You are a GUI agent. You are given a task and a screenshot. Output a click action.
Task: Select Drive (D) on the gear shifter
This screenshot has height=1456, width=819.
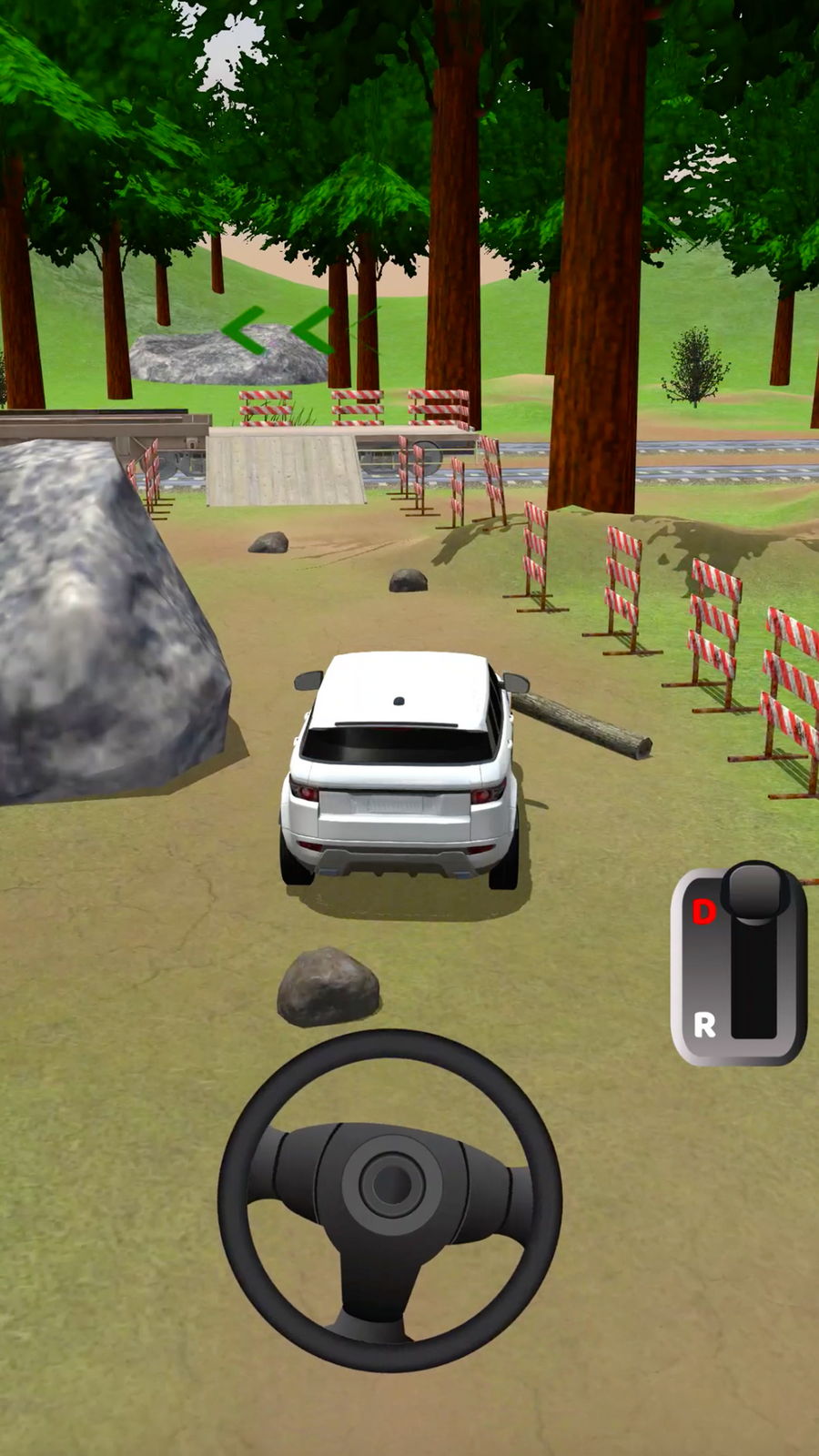click(703, 911)
